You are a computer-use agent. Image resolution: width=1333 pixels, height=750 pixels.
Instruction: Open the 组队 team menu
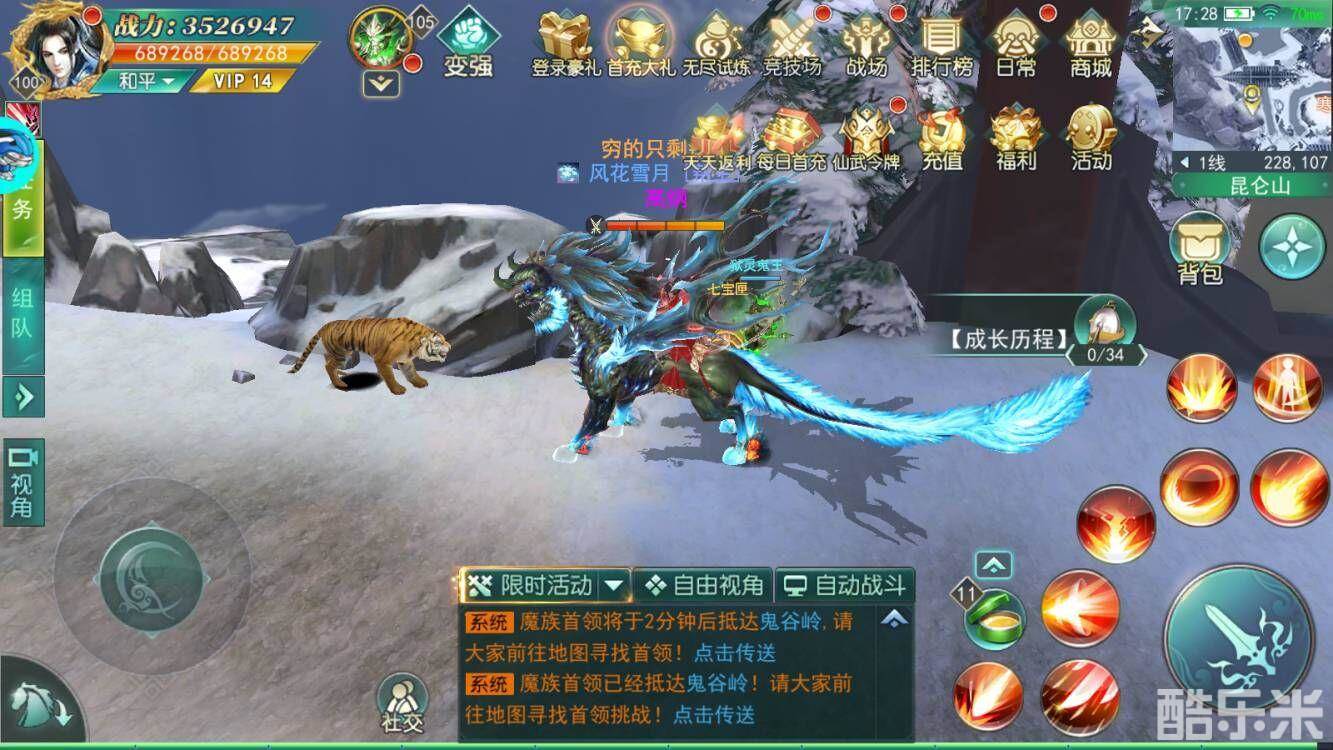[23, 318]
